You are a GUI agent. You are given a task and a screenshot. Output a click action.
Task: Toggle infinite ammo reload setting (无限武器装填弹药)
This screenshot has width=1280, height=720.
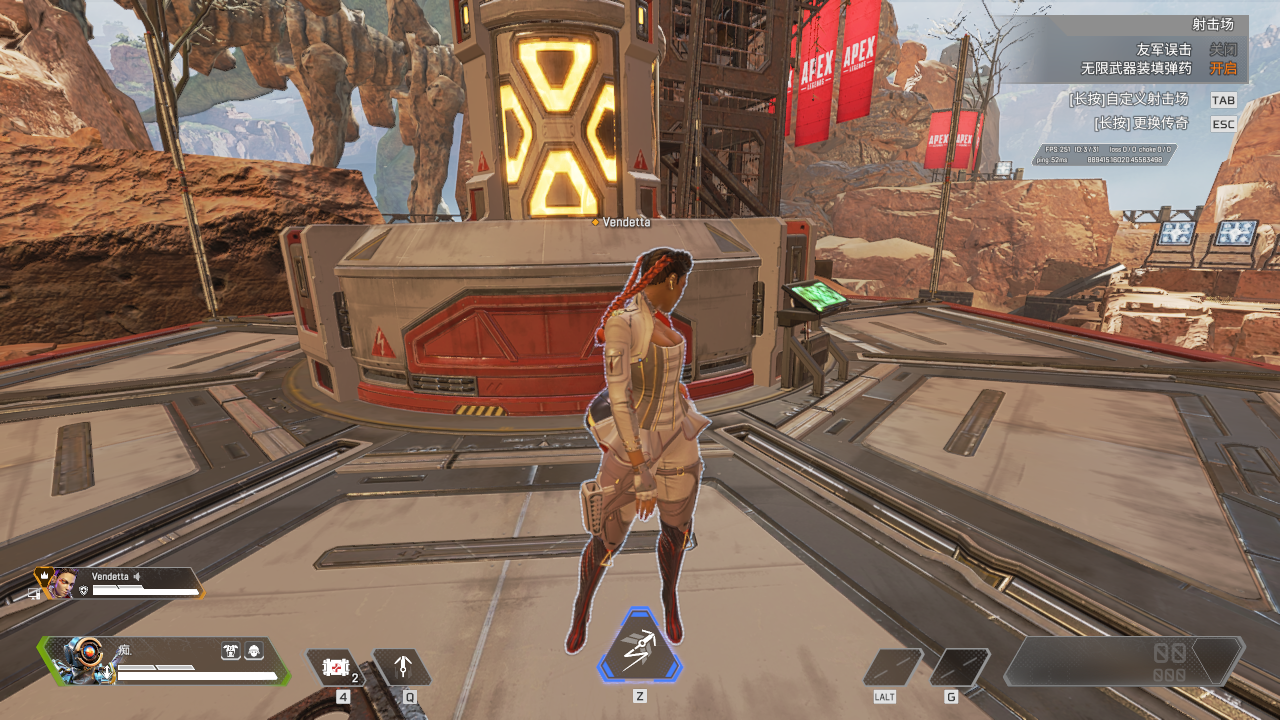coord(1223,68)
